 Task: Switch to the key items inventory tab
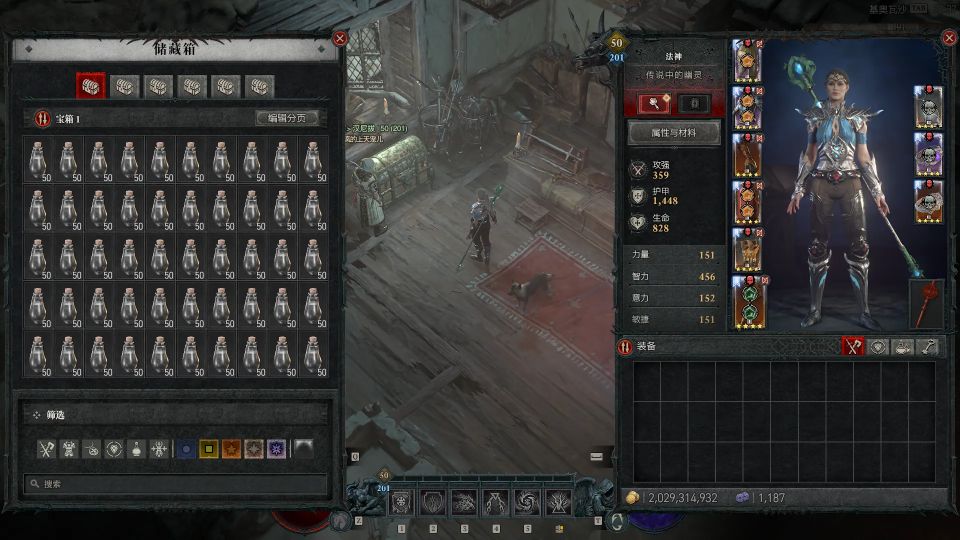click(x=928, y=346)
